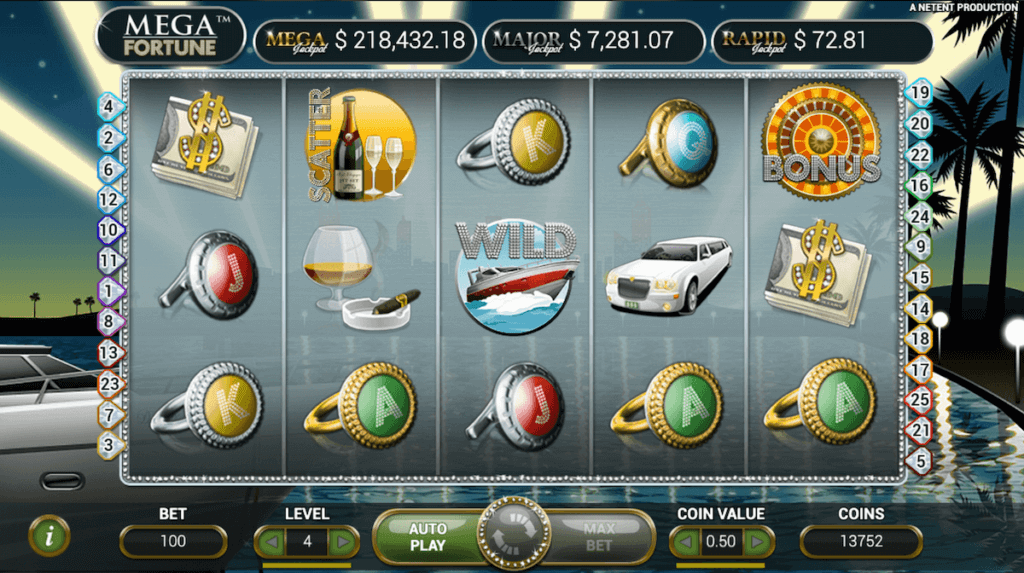Raise the coin value using right arrow
This screenshot has height=573, width=1024.
click(757, 542)
